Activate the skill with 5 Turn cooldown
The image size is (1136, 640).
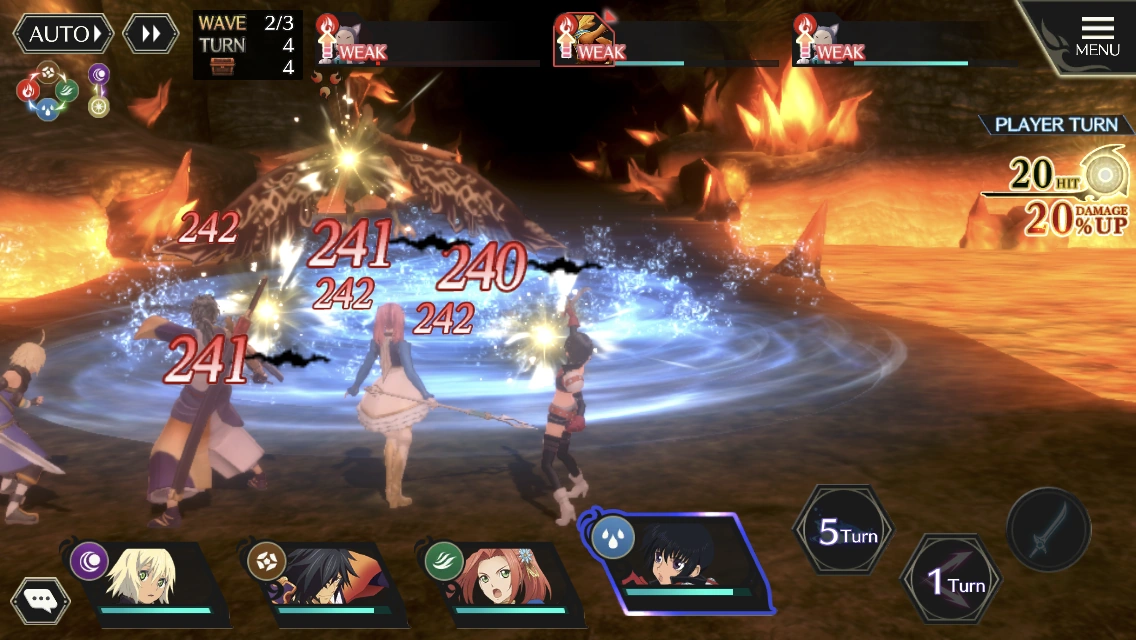pyautogui.click(x=843, y=532)
